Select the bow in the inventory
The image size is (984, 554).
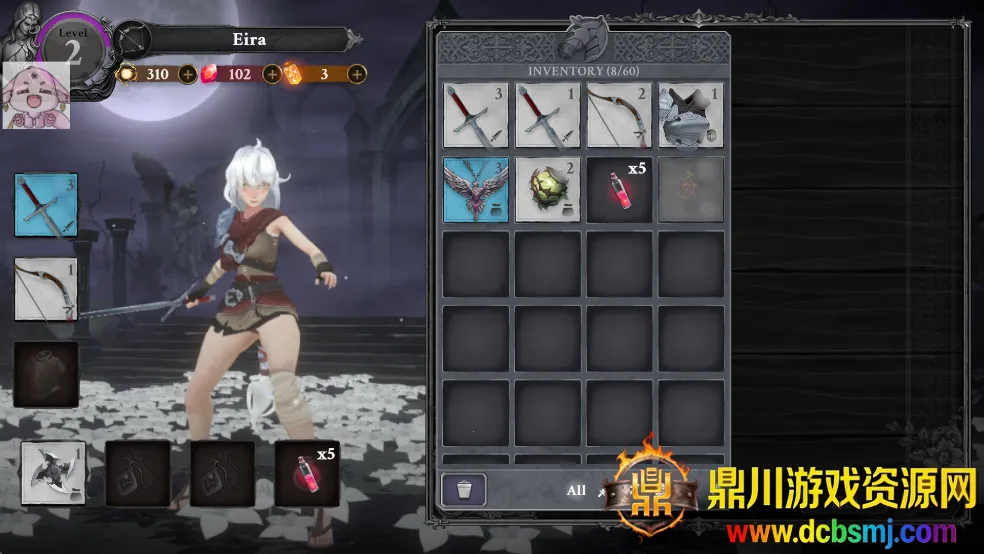coord(620,115)
